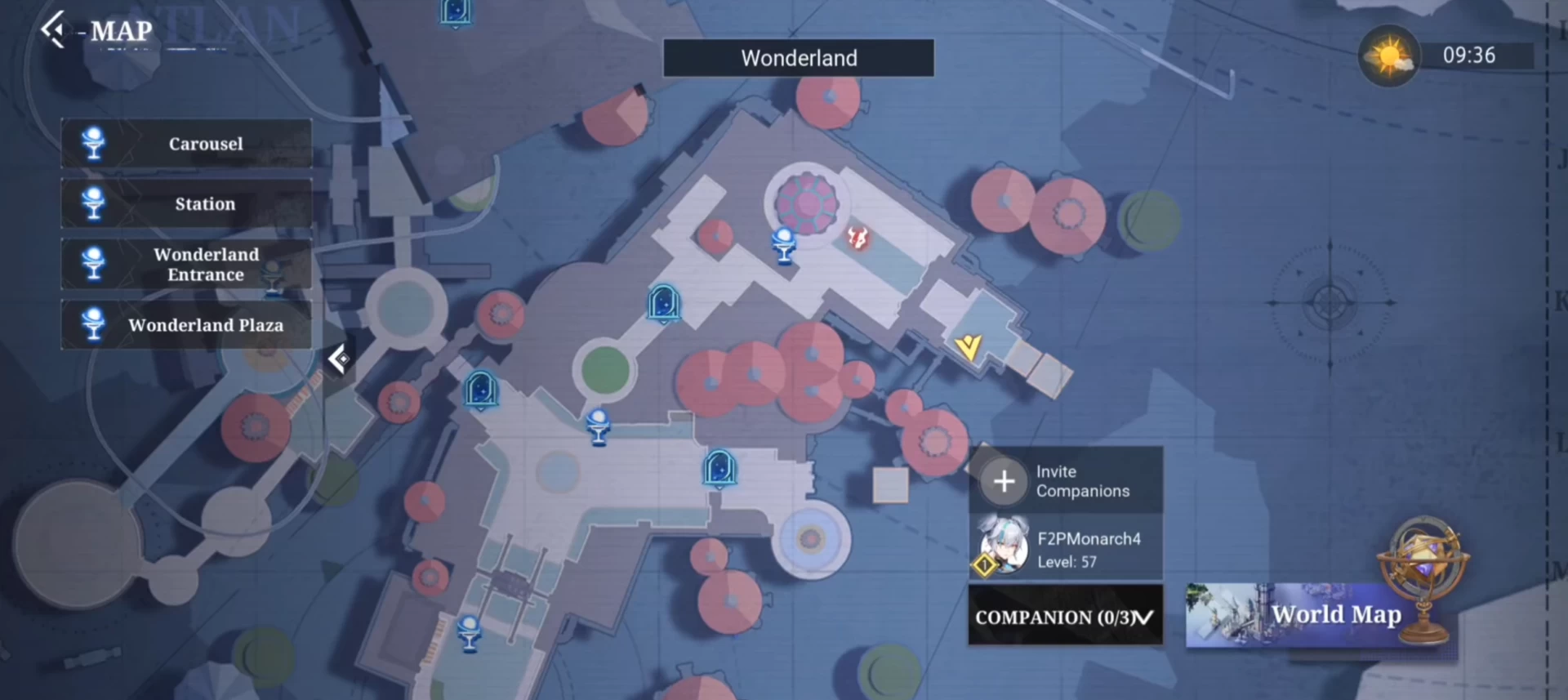Pick Wonderland Plaza teleport entry
Viewport: 1568px width, 700px height.
pos(186,325)
